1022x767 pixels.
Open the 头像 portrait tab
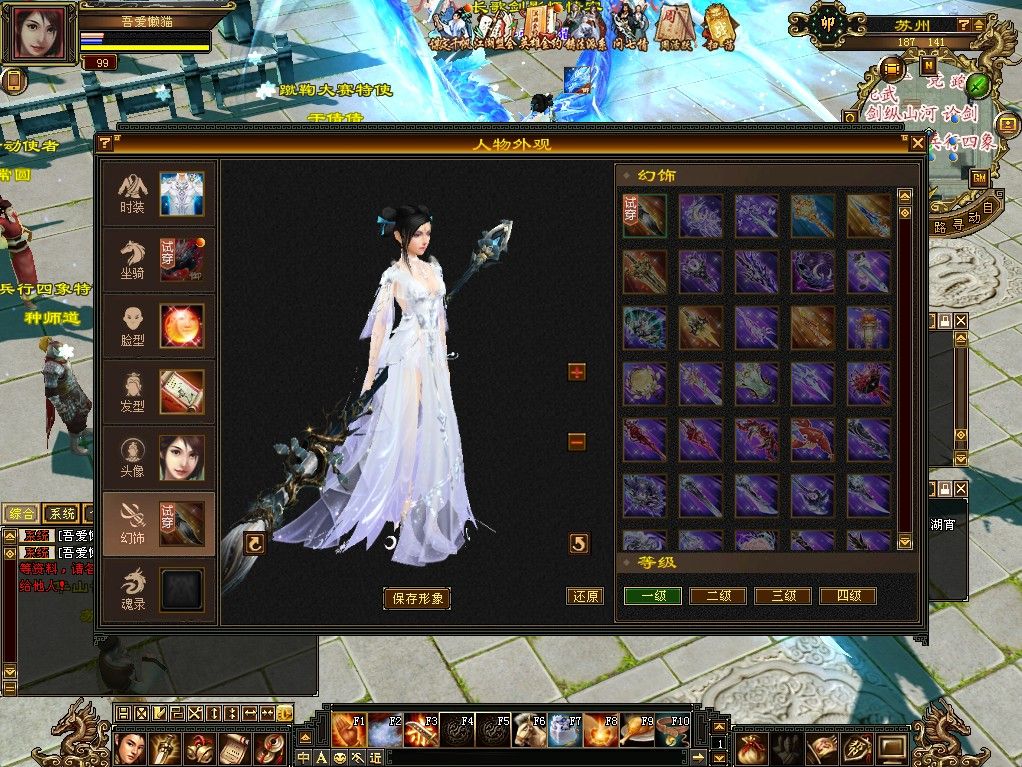[159, 457]
